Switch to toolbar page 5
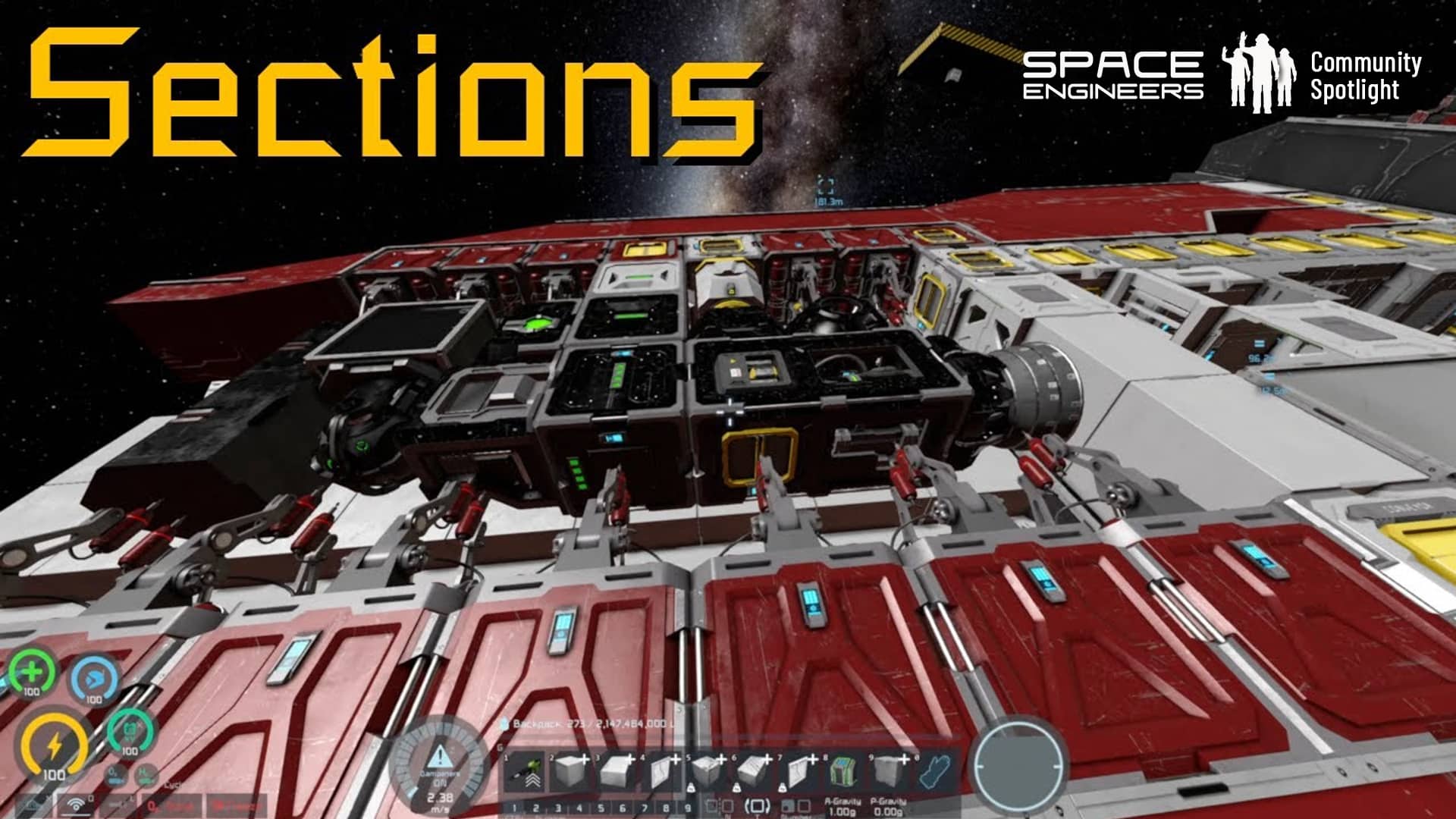The image size is (1456, 819). tap(601, 808)
